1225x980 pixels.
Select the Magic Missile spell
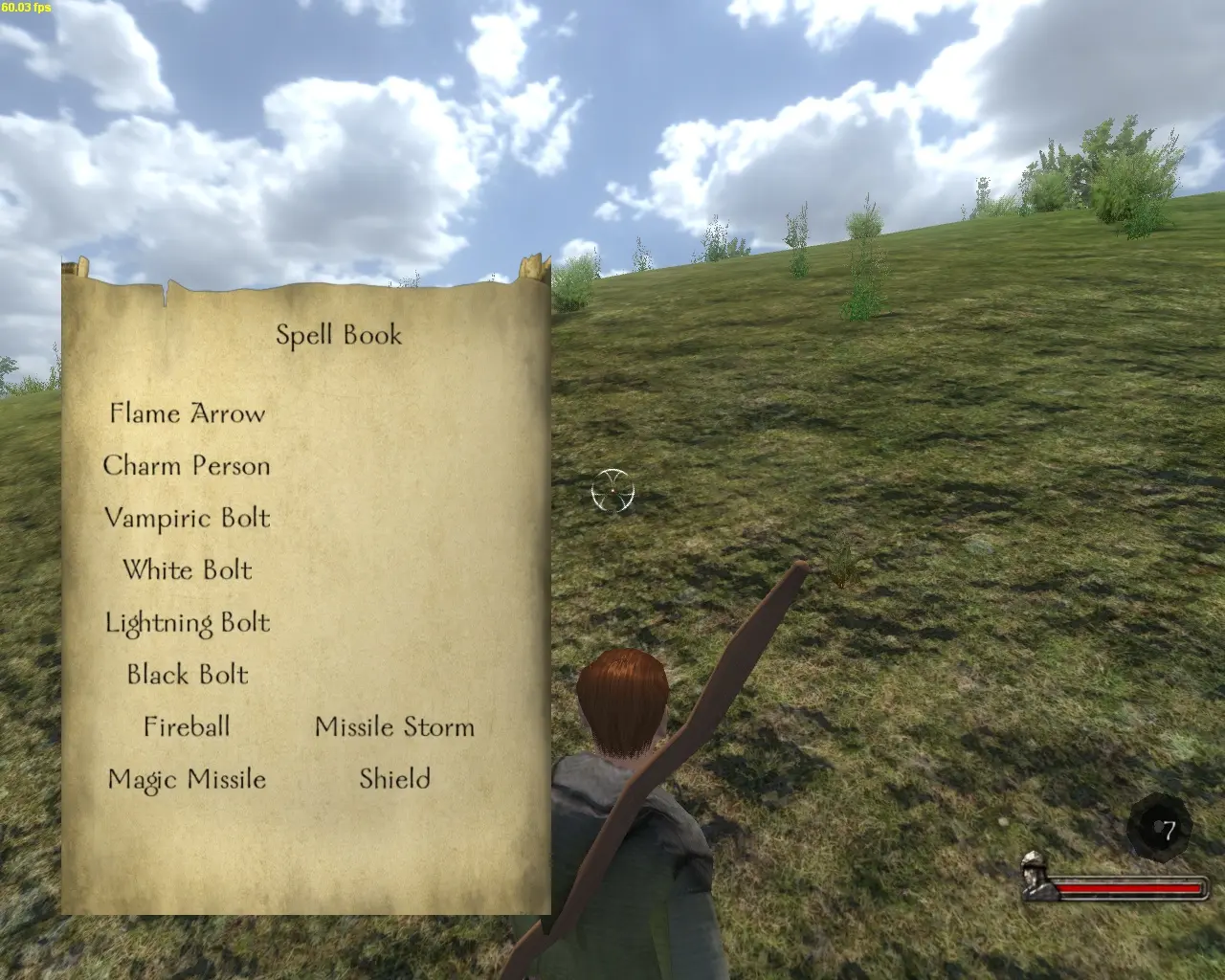coord(187,779)
